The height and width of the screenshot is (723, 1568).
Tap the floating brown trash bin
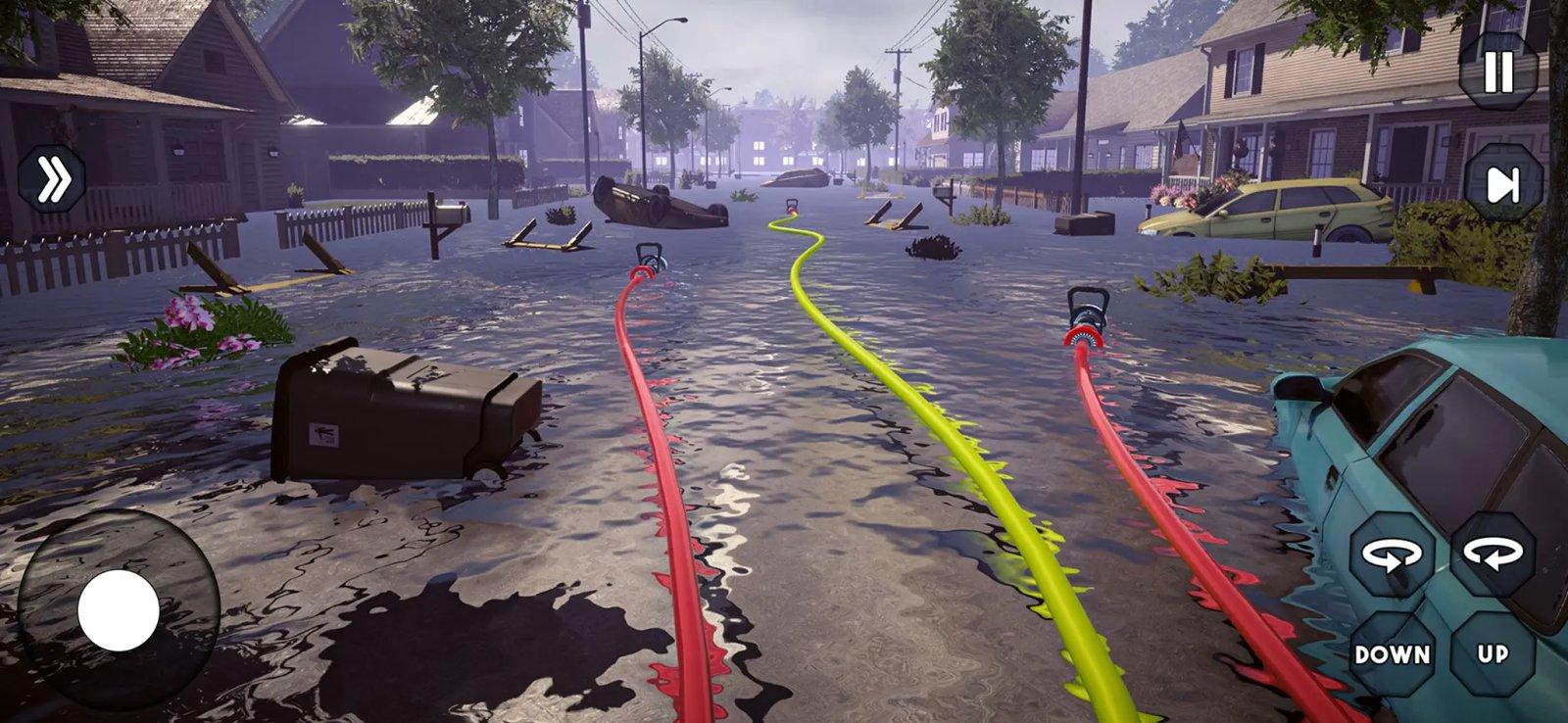tap(402, 411)
